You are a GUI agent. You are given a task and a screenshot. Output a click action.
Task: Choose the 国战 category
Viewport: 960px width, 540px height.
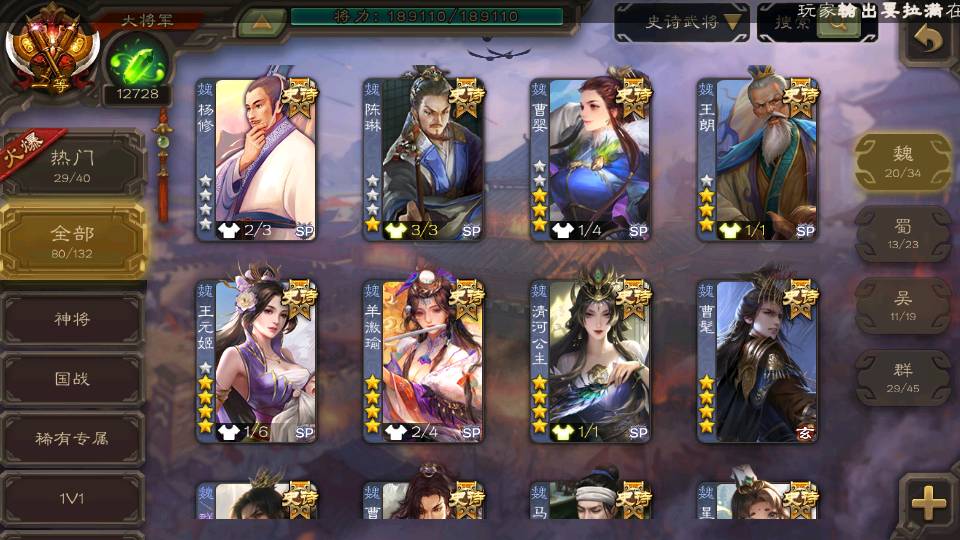(72, 379)
